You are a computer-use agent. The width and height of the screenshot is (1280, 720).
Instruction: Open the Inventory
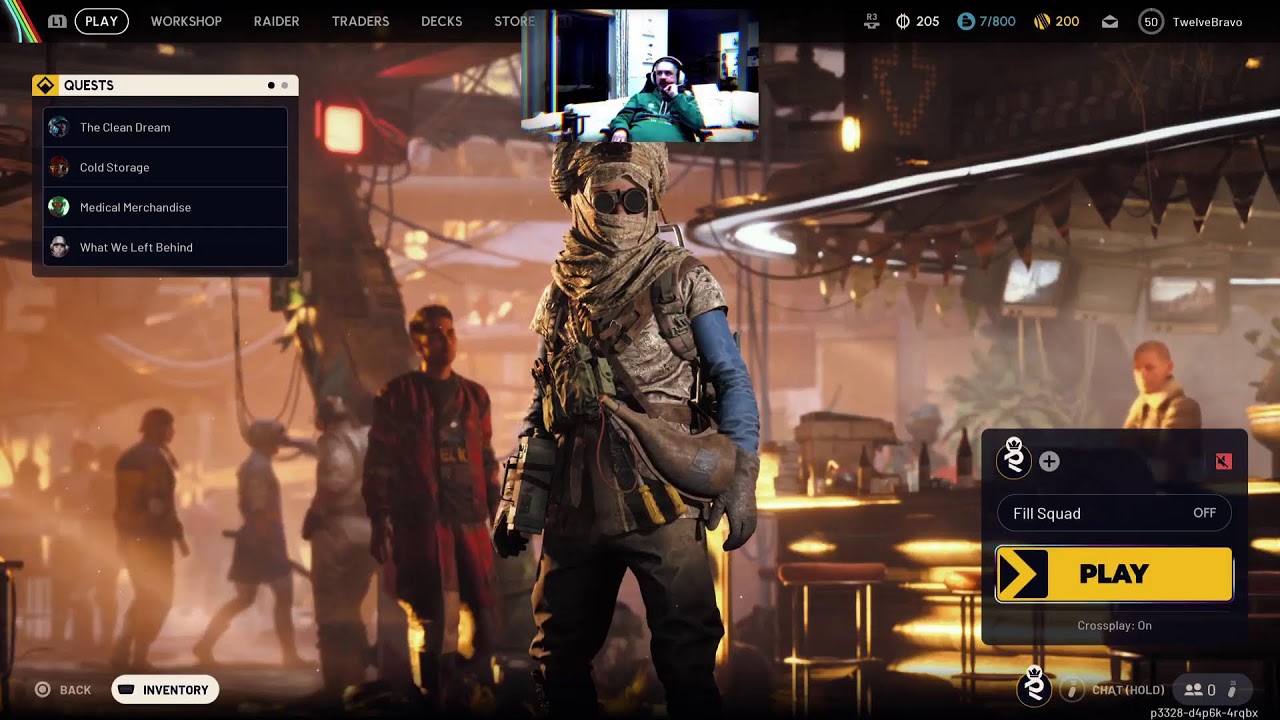pos(165,690)
